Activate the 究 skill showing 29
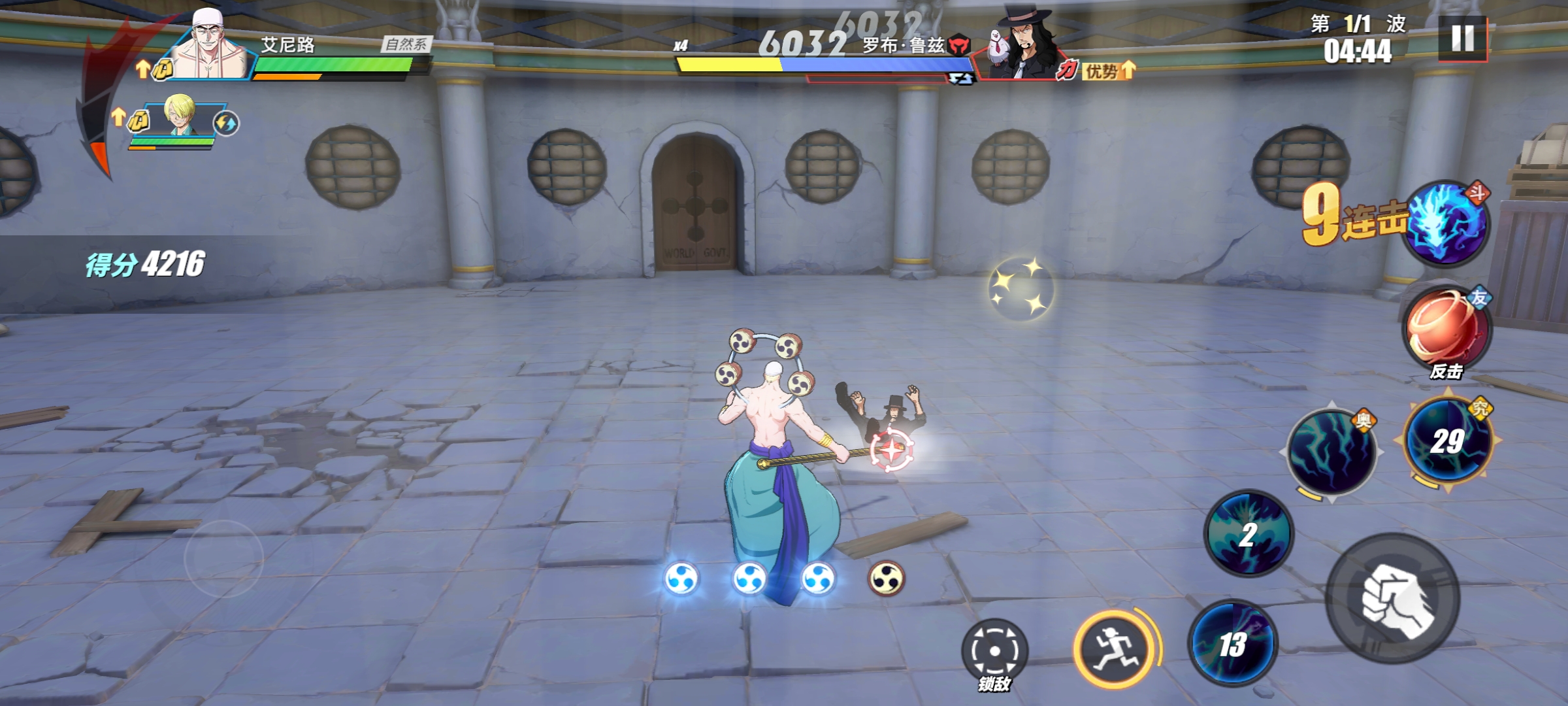 tap(1448, 442)
